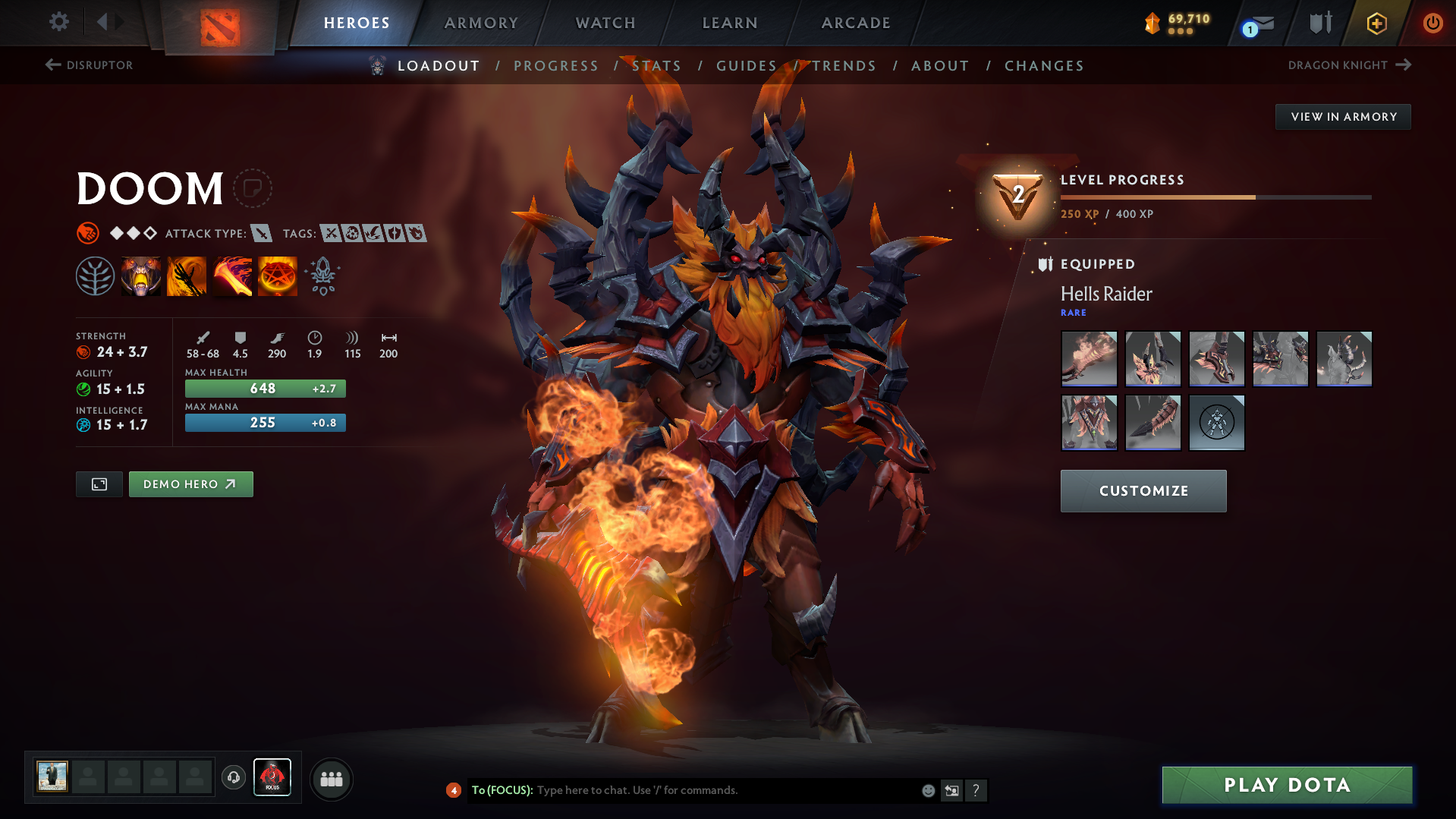Screen dimensions: 1456x819
Task: Click the Customize button under equipped items
Action: [x=1143, y=490]
